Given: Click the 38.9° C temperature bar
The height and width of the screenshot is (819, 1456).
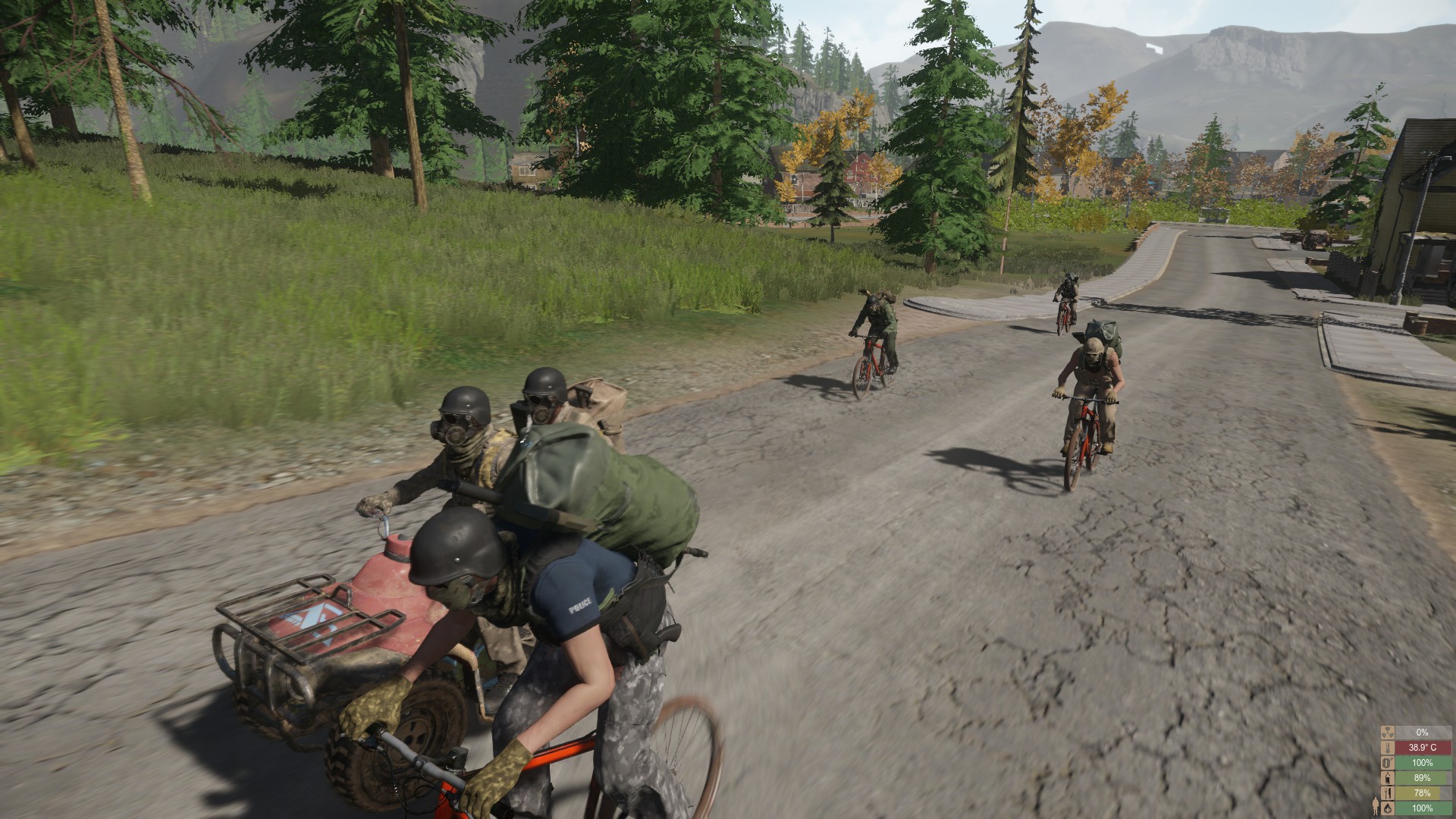Looking at the screenshot, I should [x=1424, y=748].
